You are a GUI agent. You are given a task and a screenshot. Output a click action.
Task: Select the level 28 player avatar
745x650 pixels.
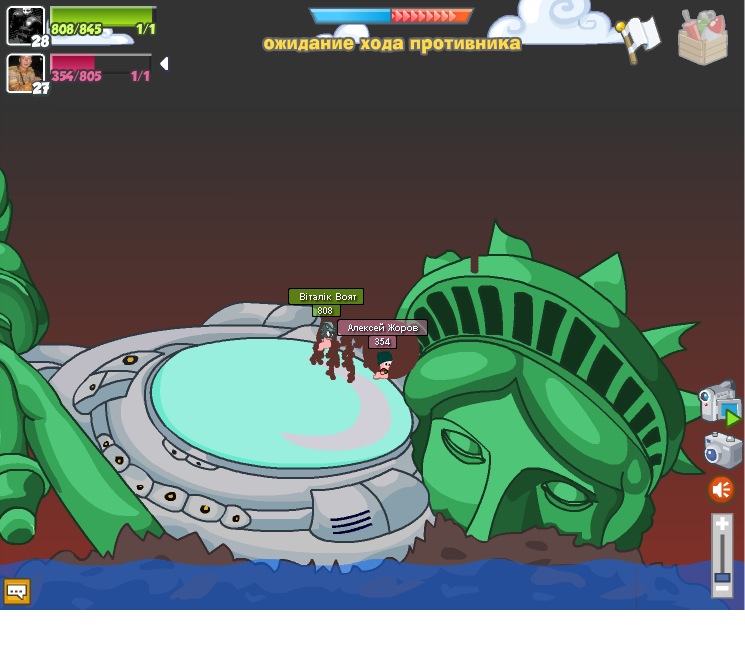point(25,25)
